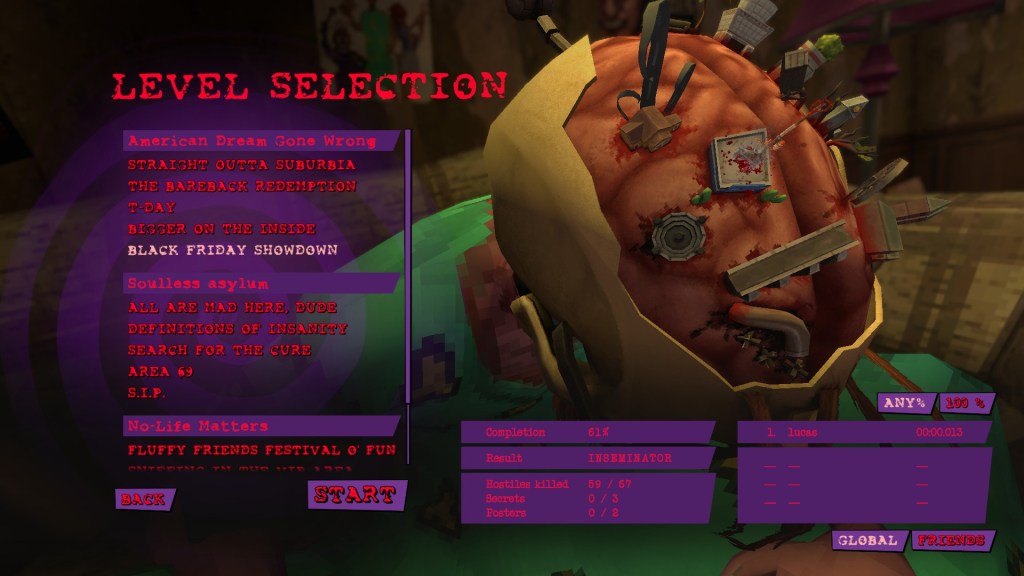Show the Global leaderboard
The image size is (1024, 576).
pos(868,540)
